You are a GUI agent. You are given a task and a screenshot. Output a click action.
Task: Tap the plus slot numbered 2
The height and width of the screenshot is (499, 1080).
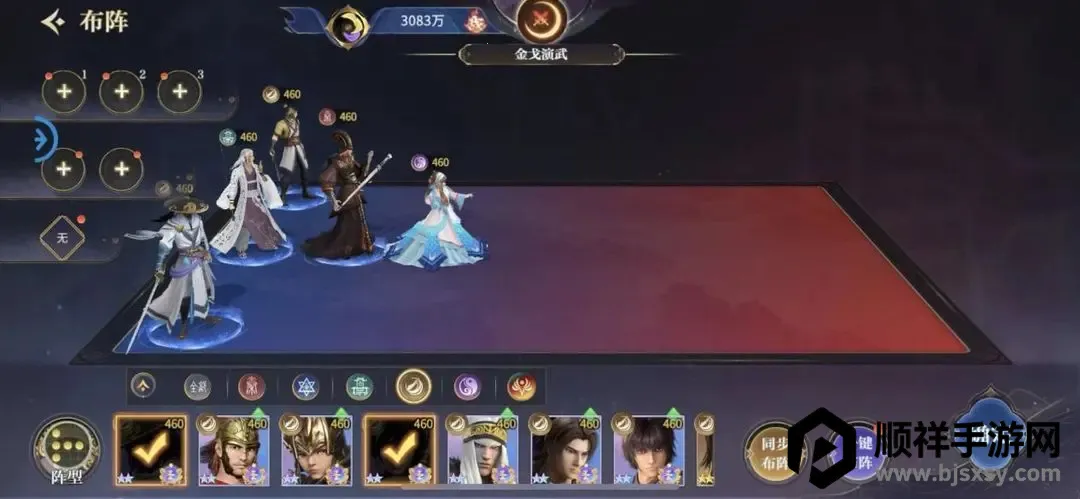(121, 92)
